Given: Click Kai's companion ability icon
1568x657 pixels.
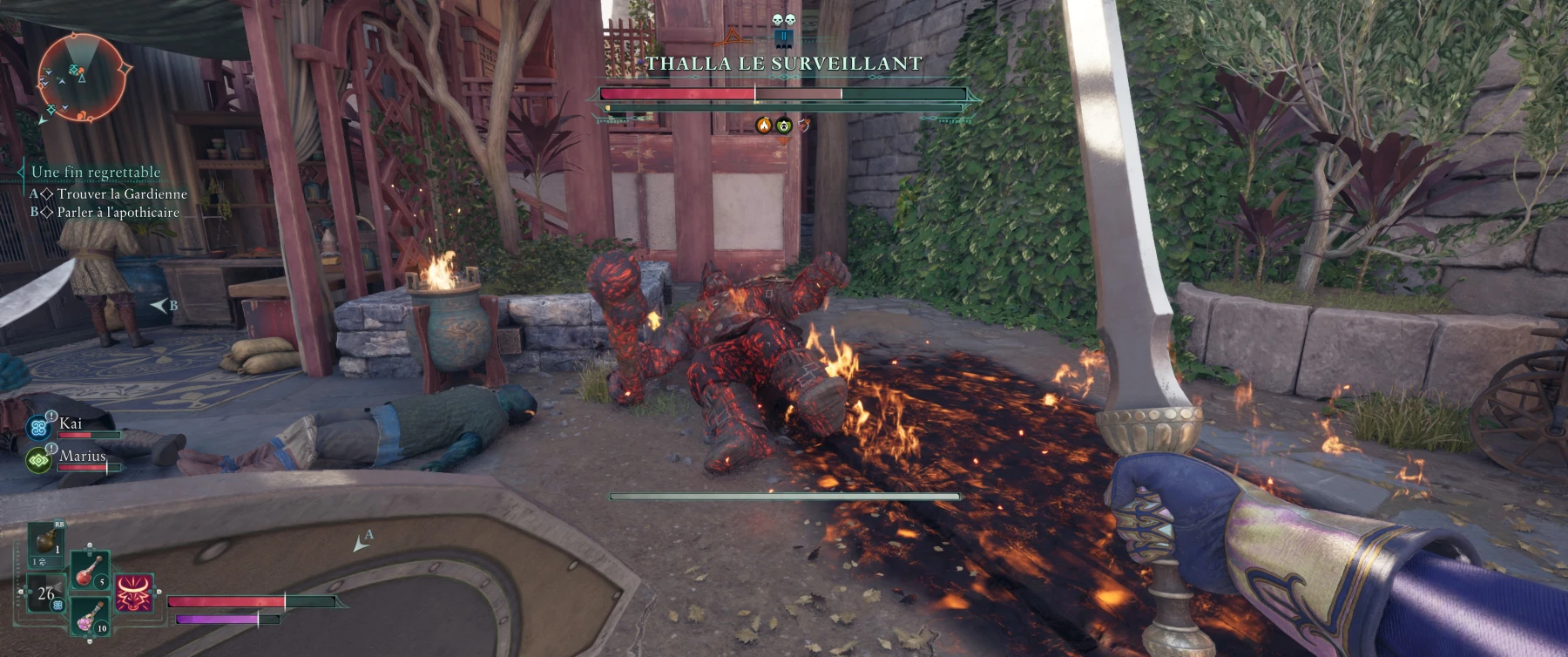Looking at the screenshot, I should pos(39,427).
